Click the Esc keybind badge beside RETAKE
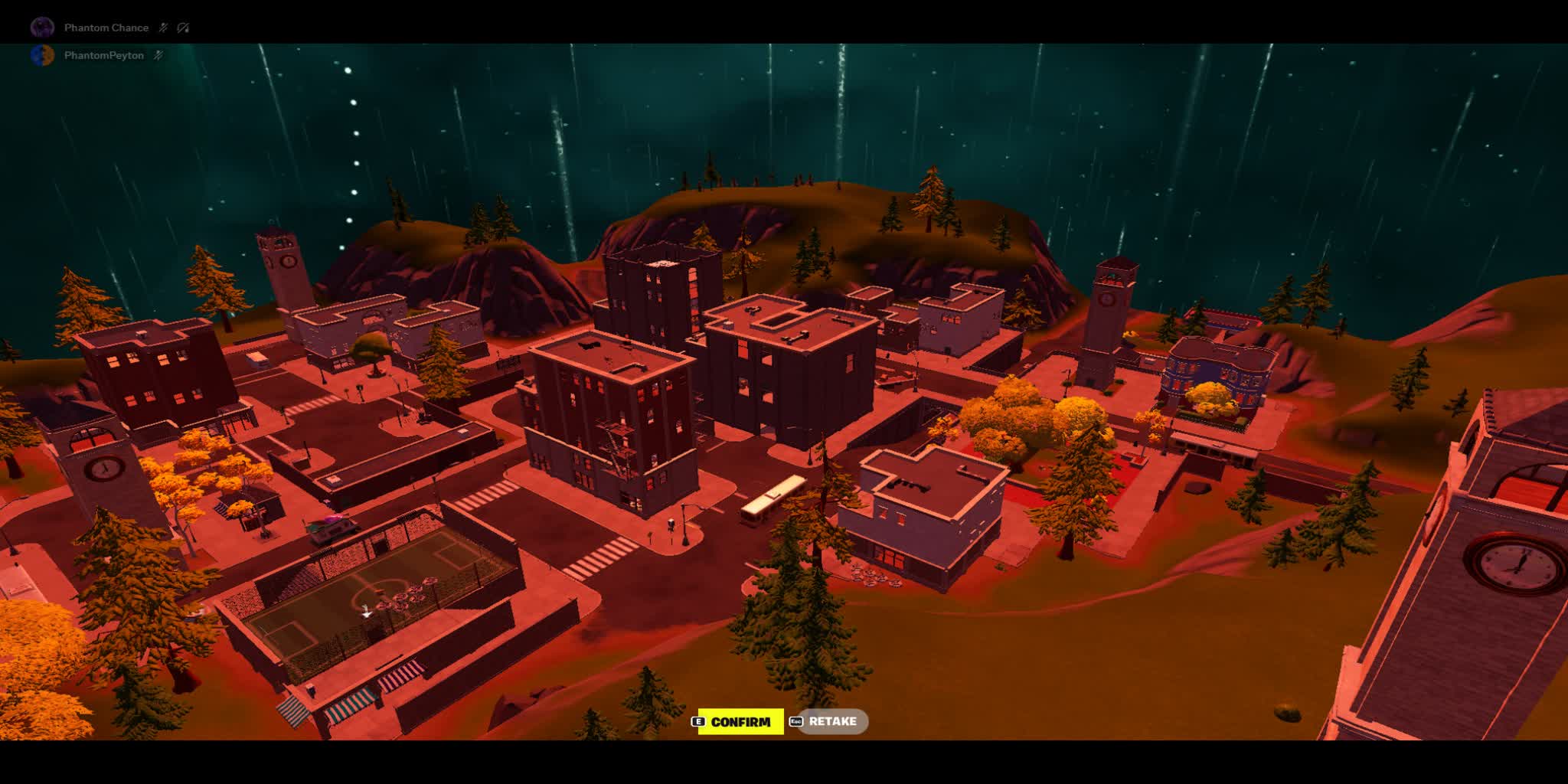This screenshot has height=784, width=1568. (x=796, y=721)
